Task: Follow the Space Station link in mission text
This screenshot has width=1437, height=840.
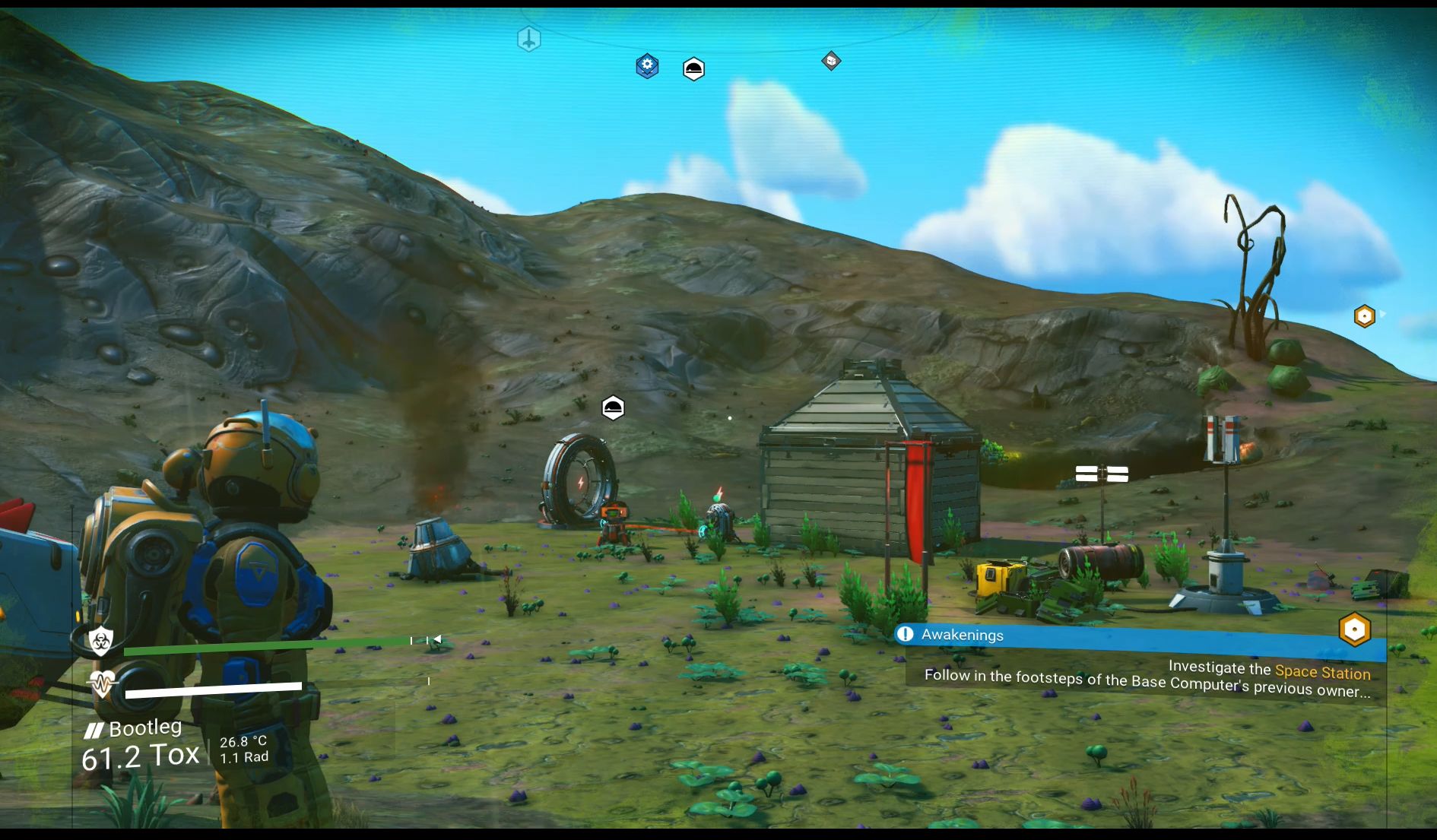Action: click(x=1323, y=672)
